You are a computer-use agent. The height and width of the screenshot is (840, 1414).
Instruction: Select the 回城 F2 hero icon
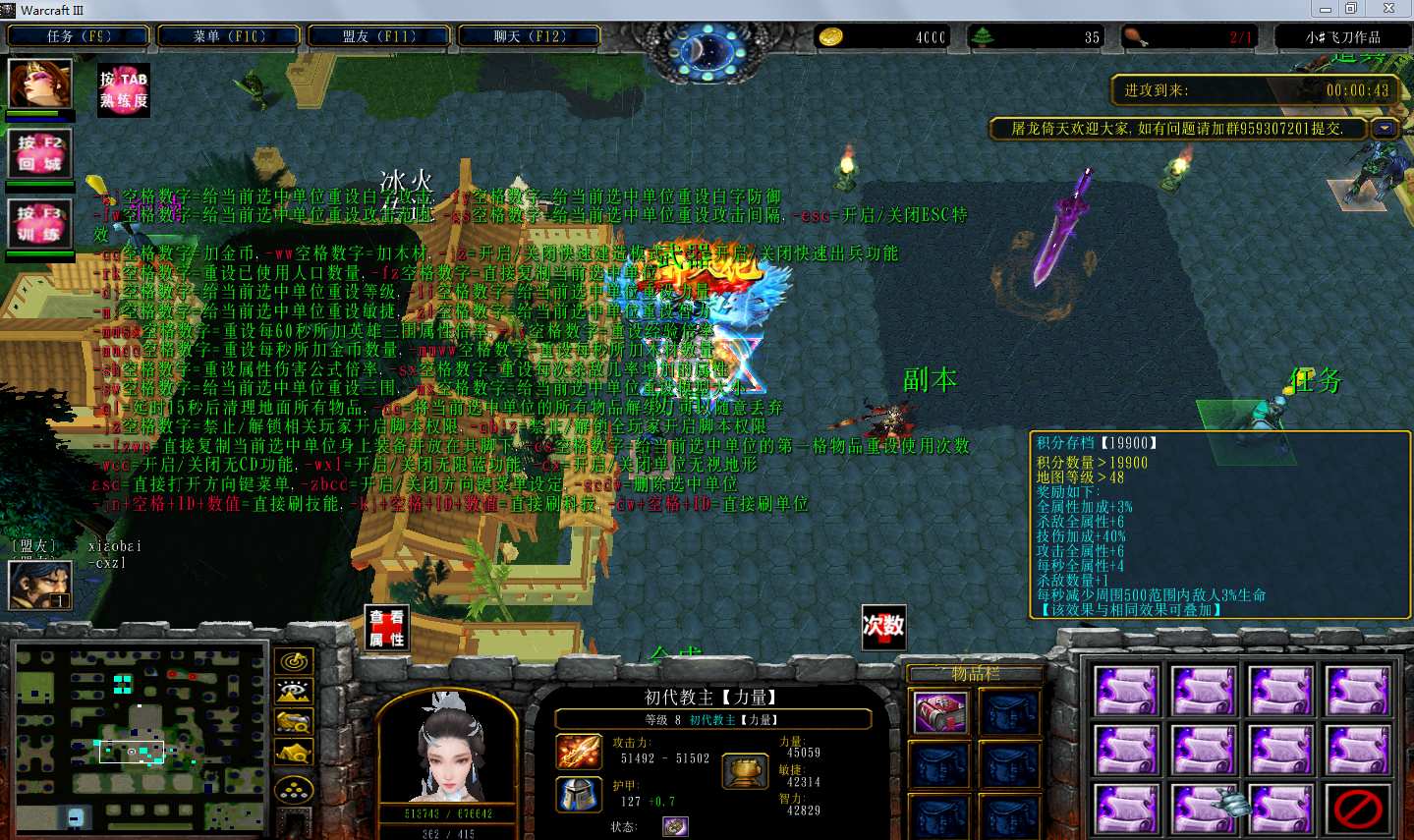40,153
